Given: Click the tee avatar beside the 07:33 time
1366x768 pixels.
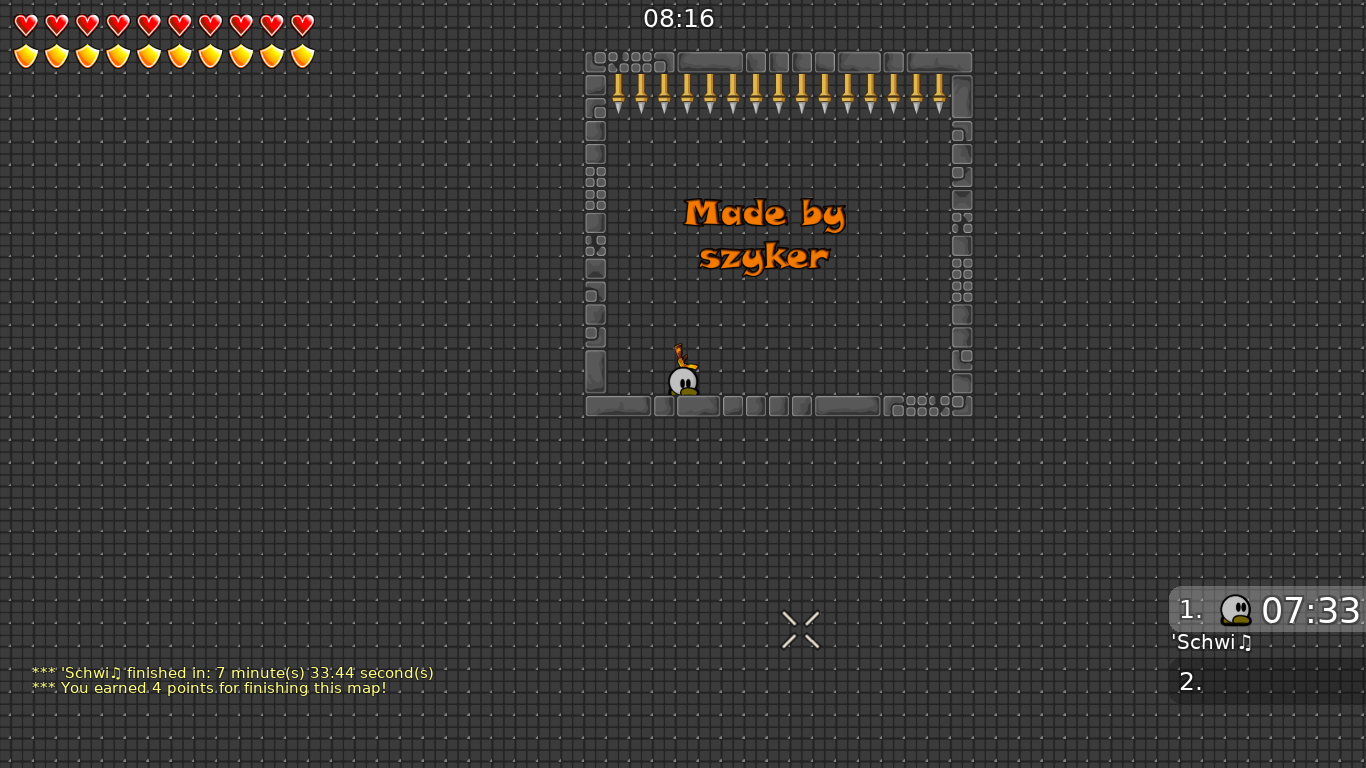Looking at the screenshot, I should tap(1236, 610).
